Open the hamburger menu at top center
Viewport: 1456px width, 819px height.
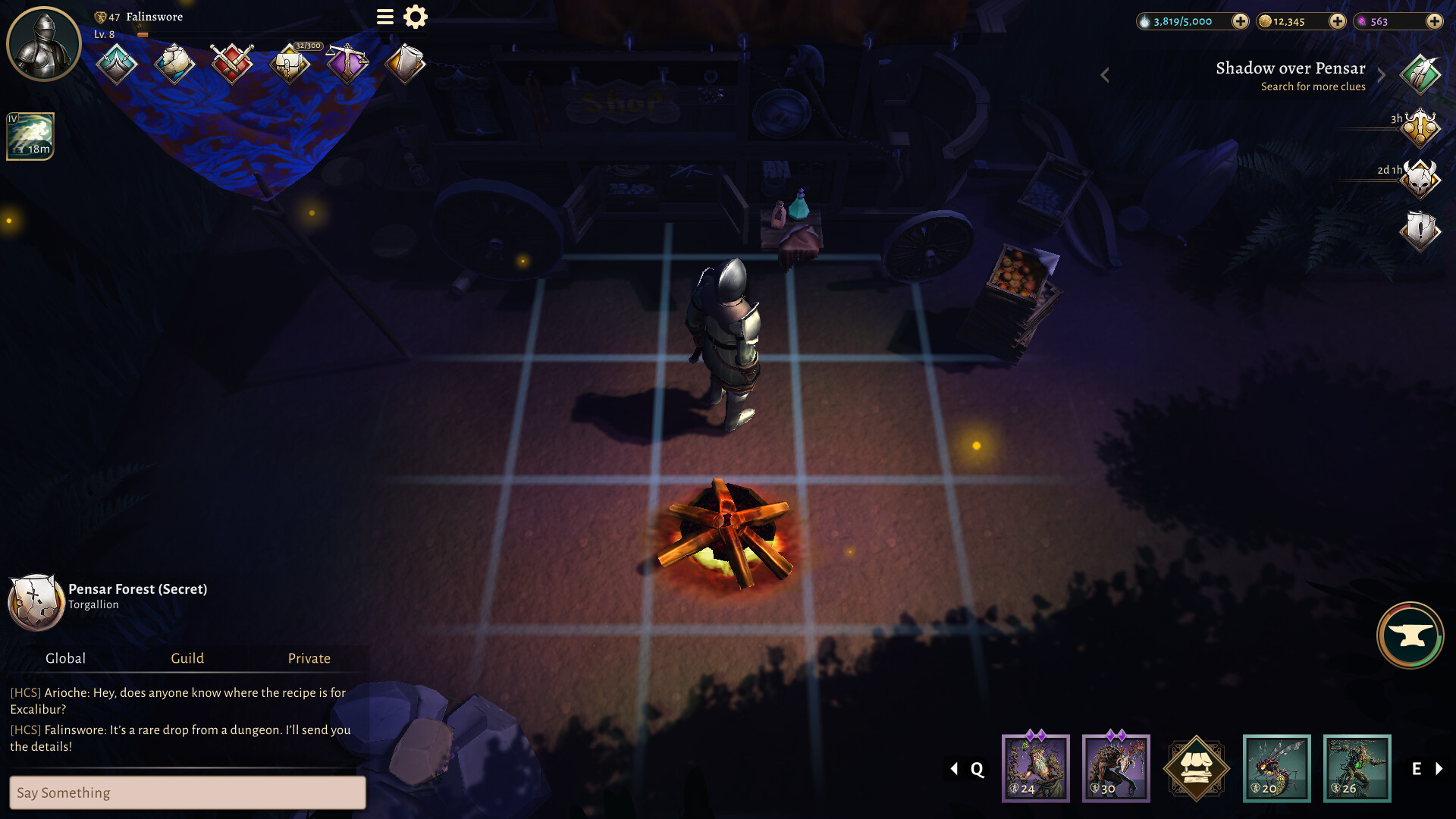tap(384, 17)
